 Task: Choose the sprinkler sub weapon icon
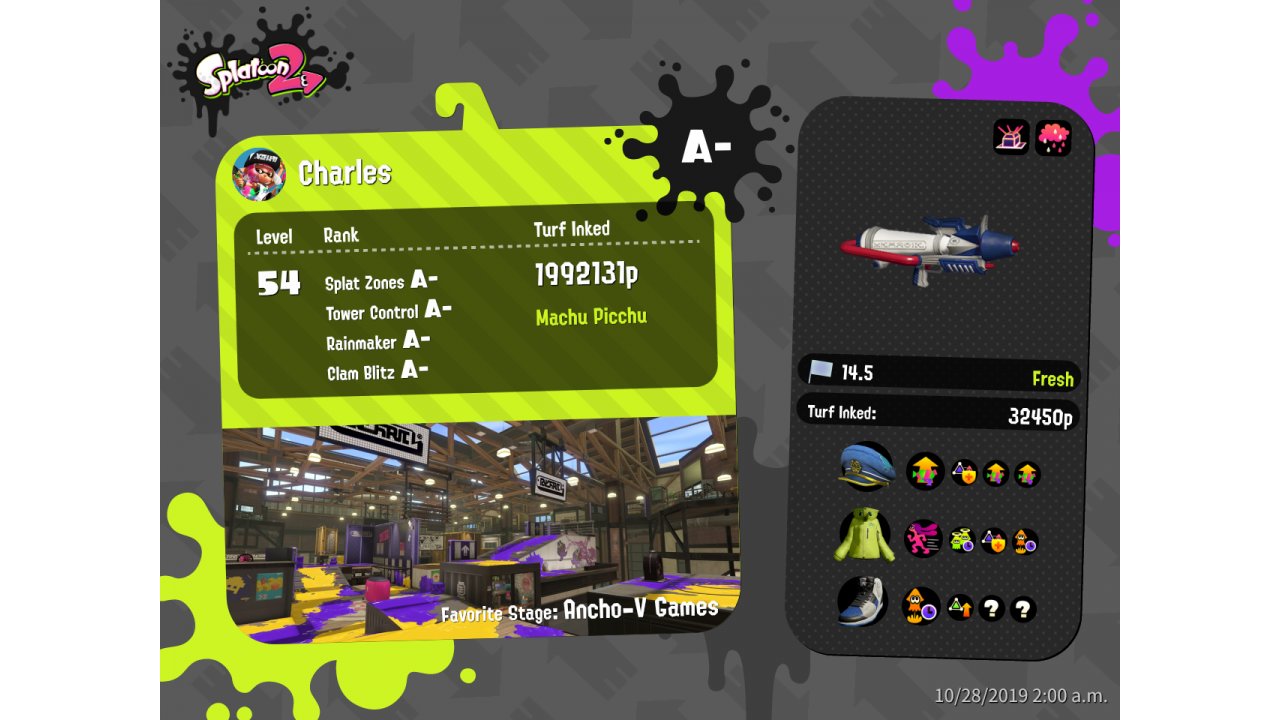1011,137
